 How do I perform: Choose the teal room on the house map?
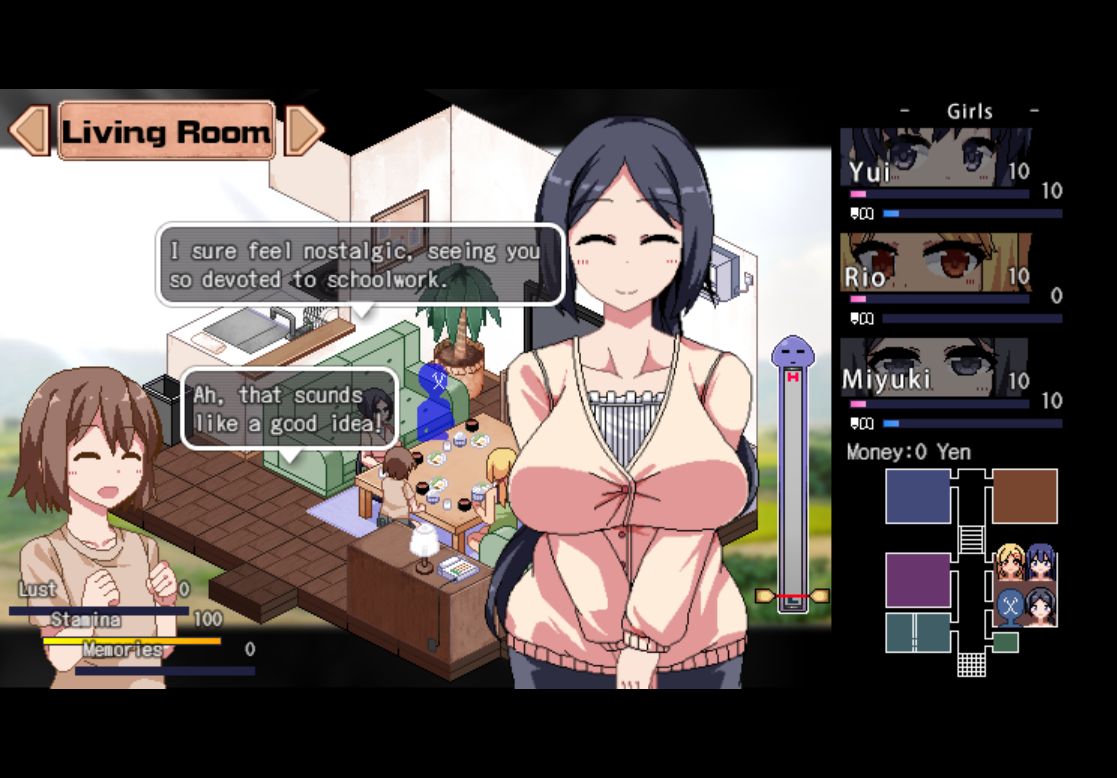917,632
